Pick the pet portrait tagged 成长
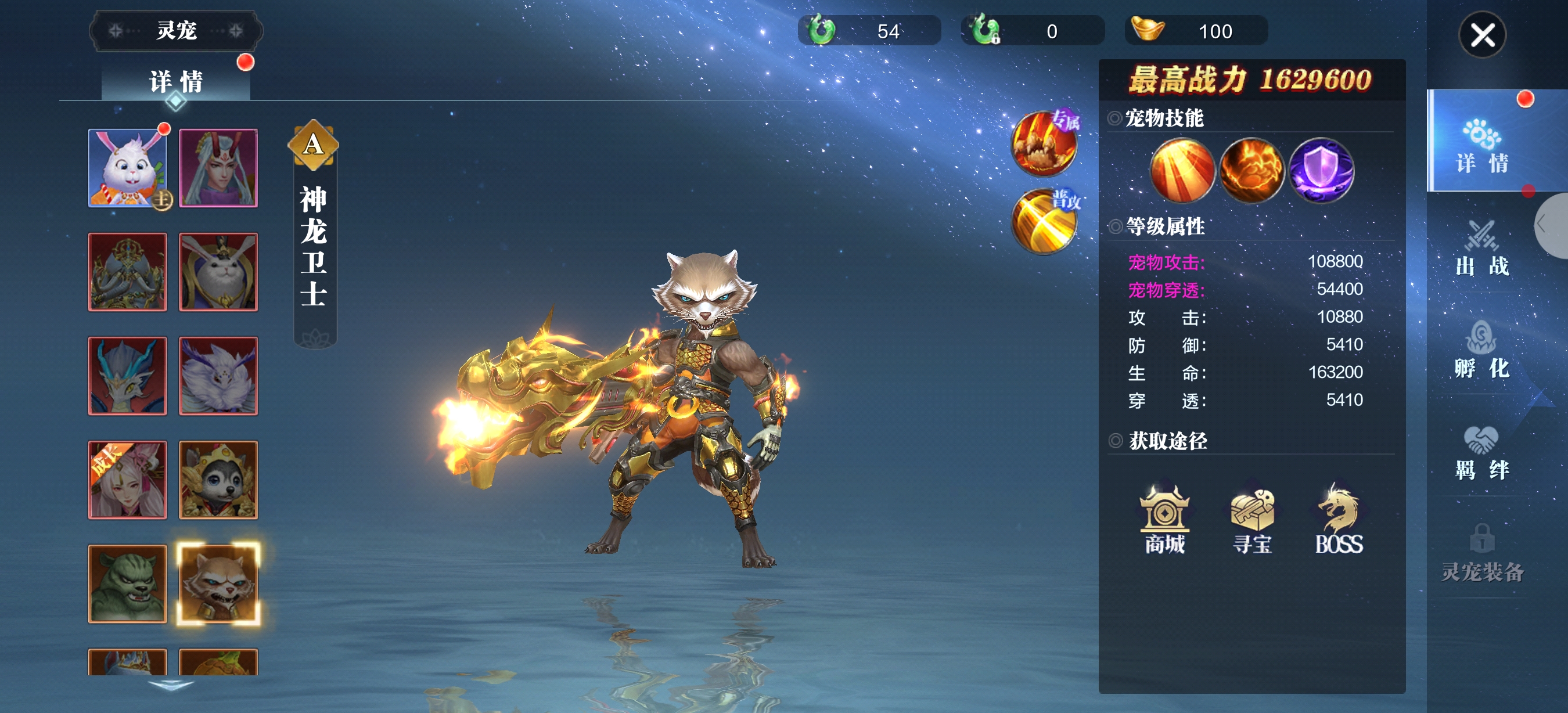 click(x=127, y=480)
